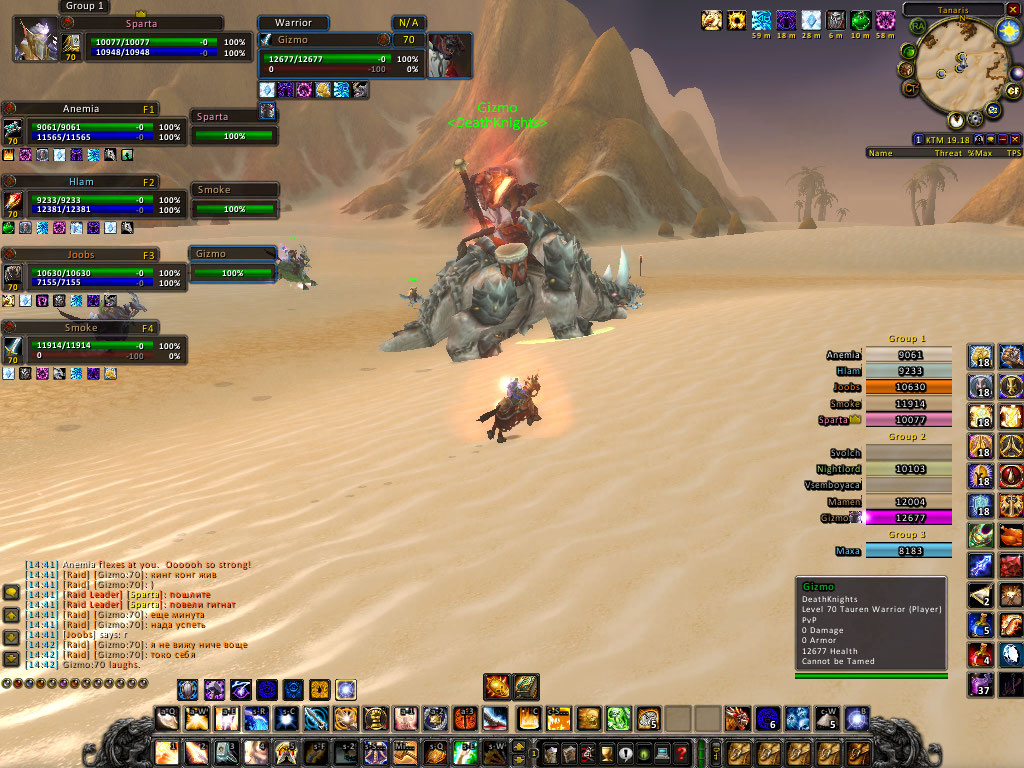Click the green potion buff icon

pos(860,20)
